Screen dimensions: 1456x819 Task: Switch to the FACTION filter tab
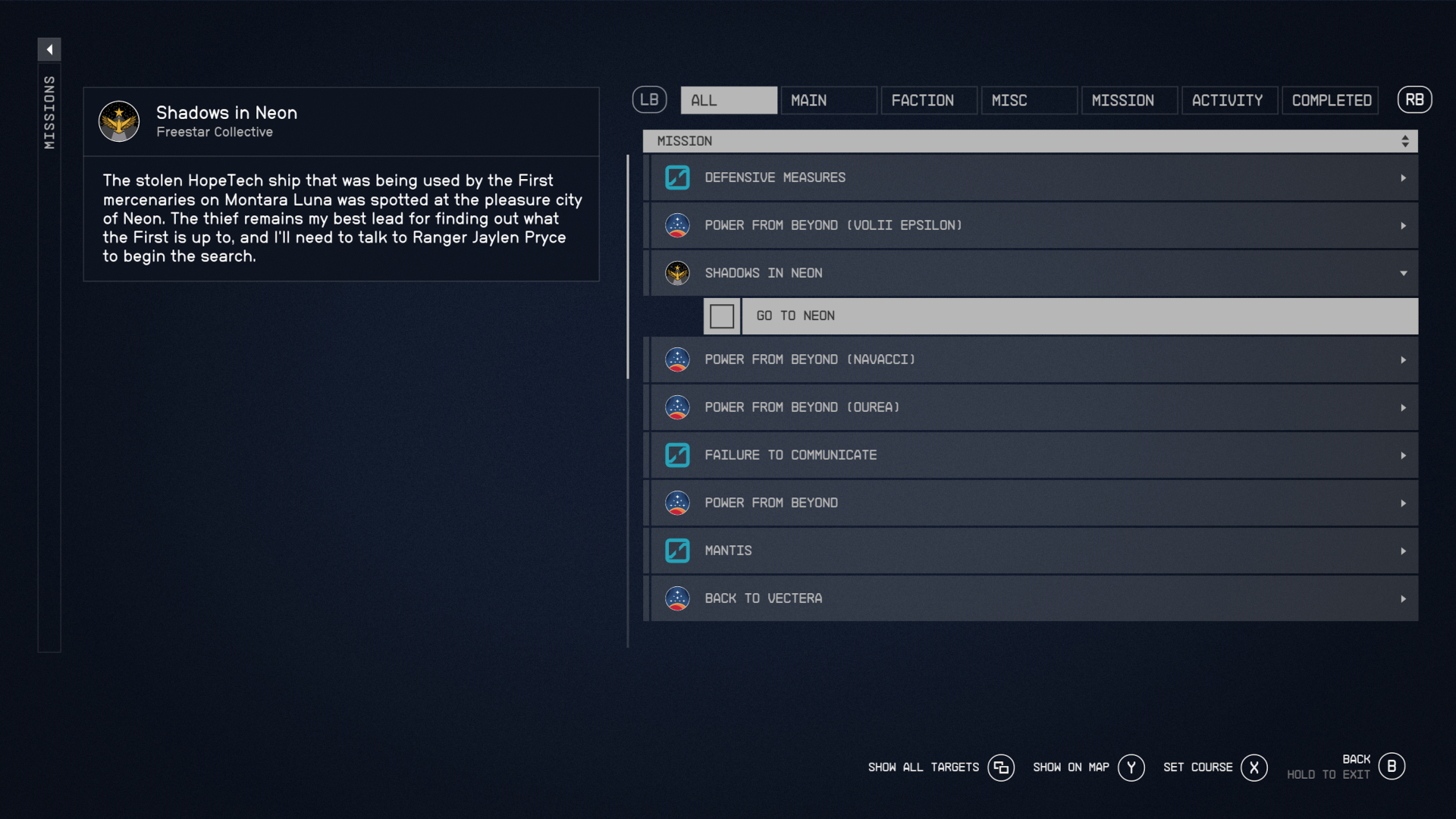pyautogui.click(x=928, y=99)
